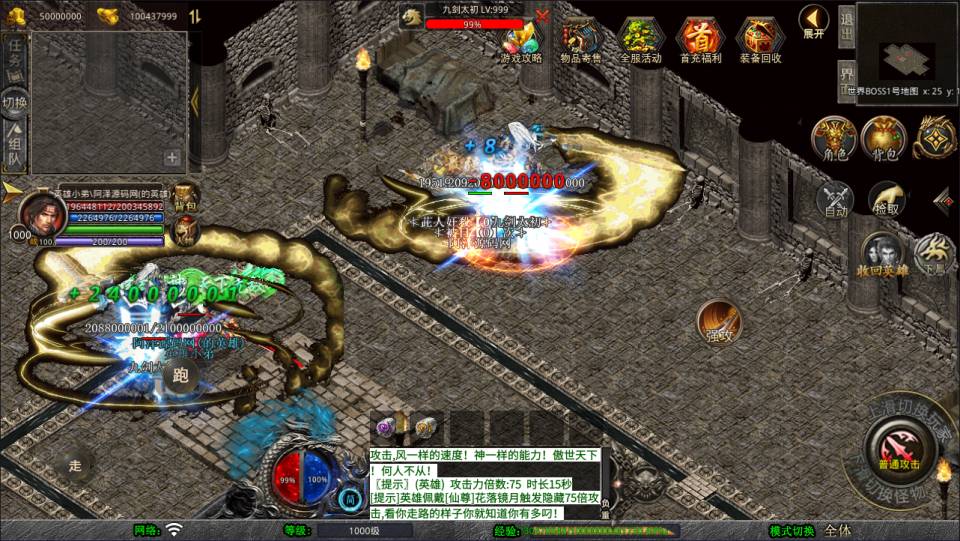Tap the 拾取 pickup button
Screen dimensions: 960x541
887,200
